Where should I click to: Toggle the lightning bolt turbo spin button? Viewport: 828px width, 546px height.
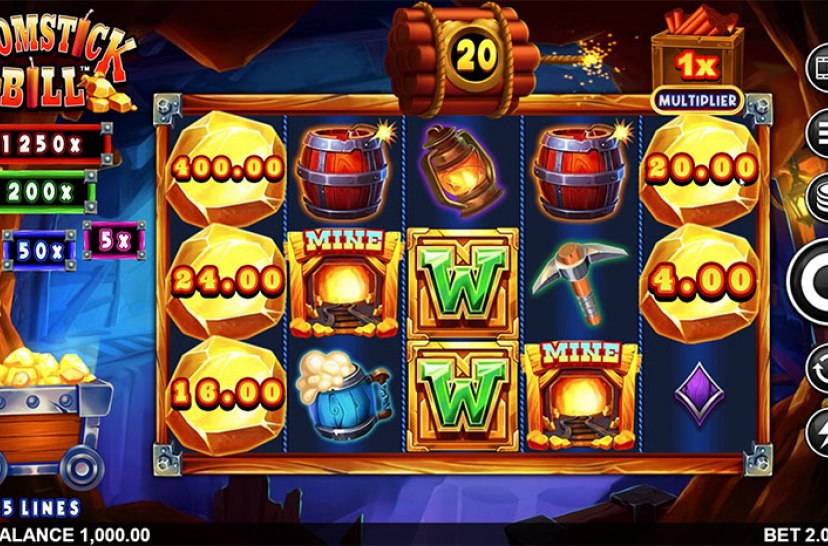(821, 428)
